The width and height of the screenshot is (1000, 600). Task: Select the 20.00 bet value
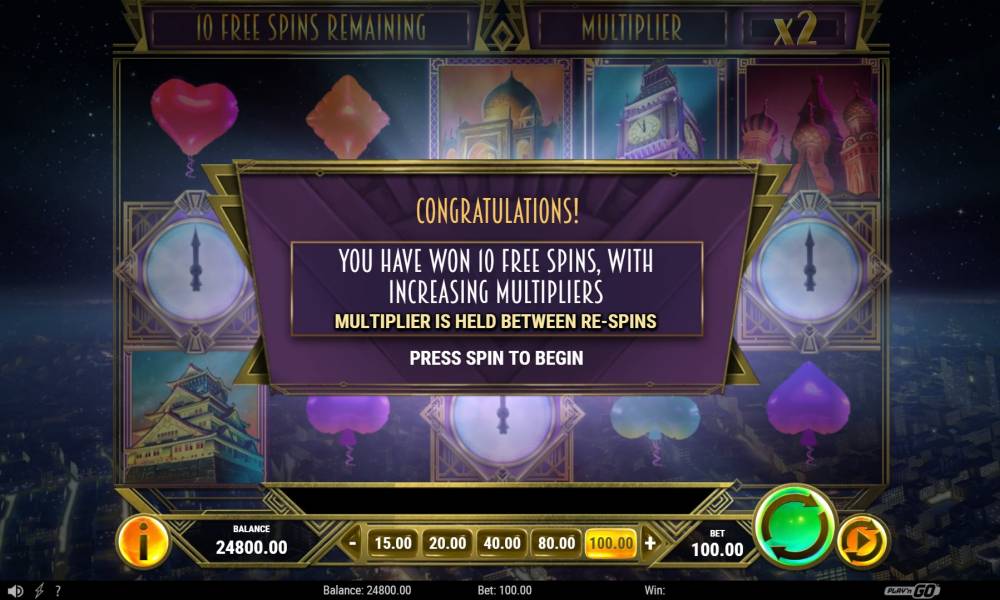pos(447,543)
